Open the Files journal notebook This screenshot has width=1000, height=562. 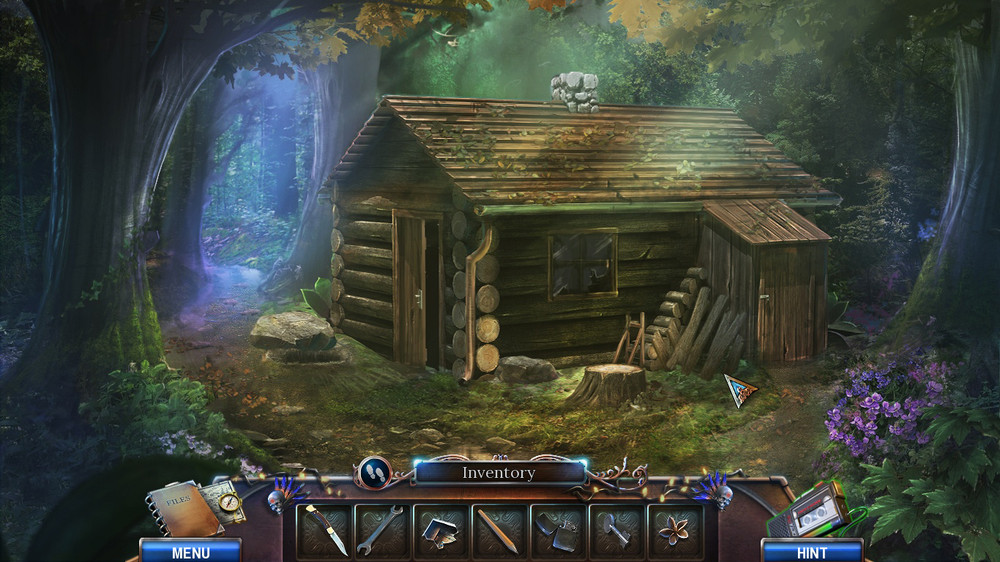point(183,510)
